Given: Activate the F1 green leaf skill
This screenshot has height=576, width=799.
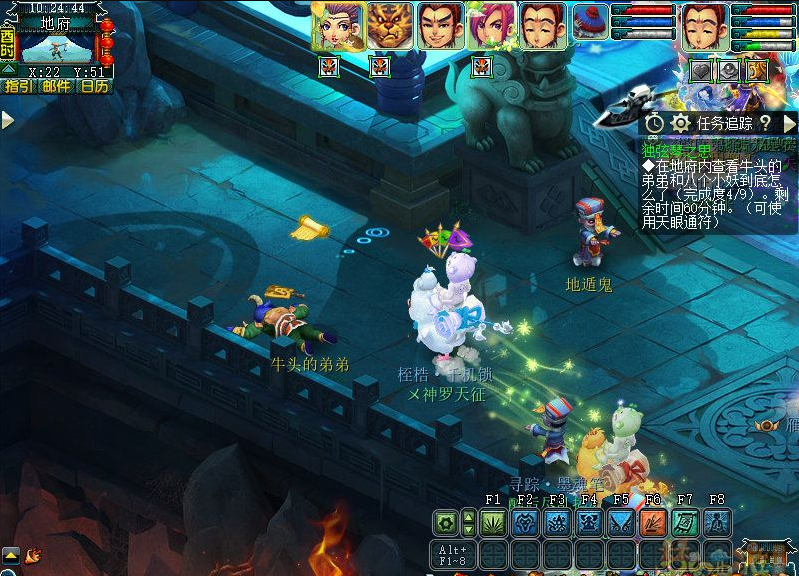Looking at the screenshot, I should click(493, 522).
